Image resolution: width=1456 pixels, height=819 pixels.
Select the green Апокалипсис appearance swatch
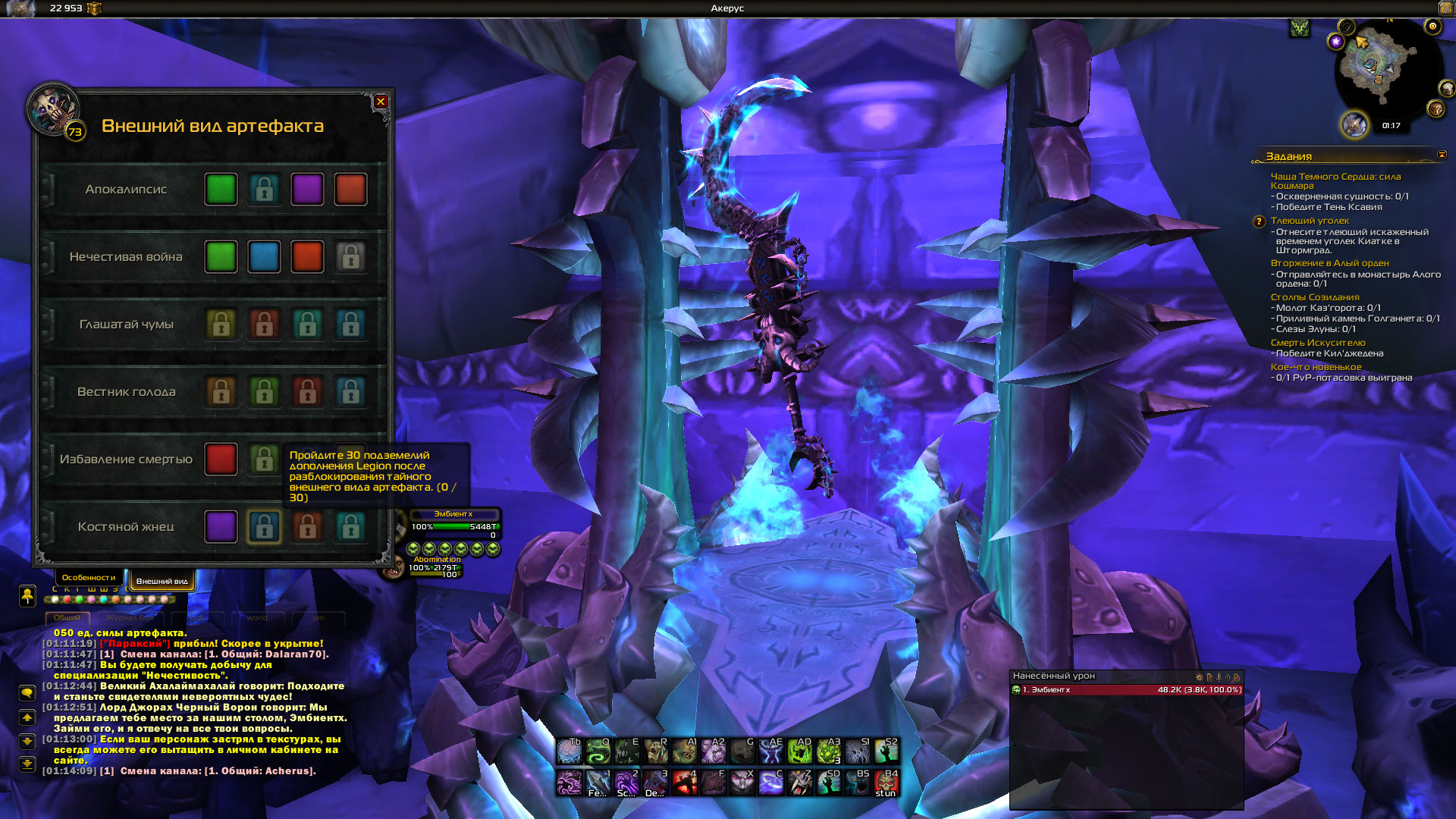[221, 190]
